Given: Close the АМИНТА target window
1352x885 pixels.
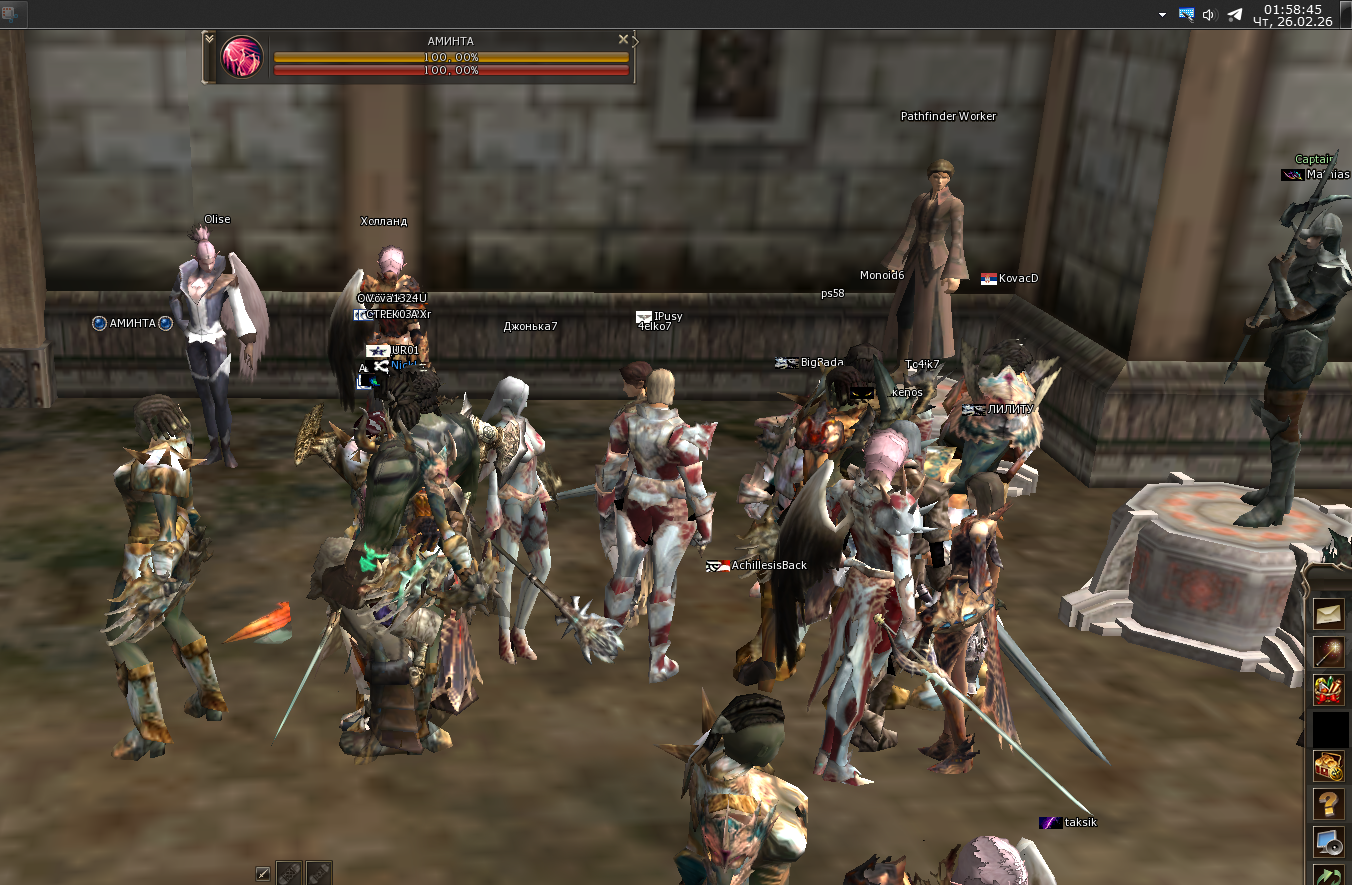Looking at the screenshot, I should coord(623,38).
